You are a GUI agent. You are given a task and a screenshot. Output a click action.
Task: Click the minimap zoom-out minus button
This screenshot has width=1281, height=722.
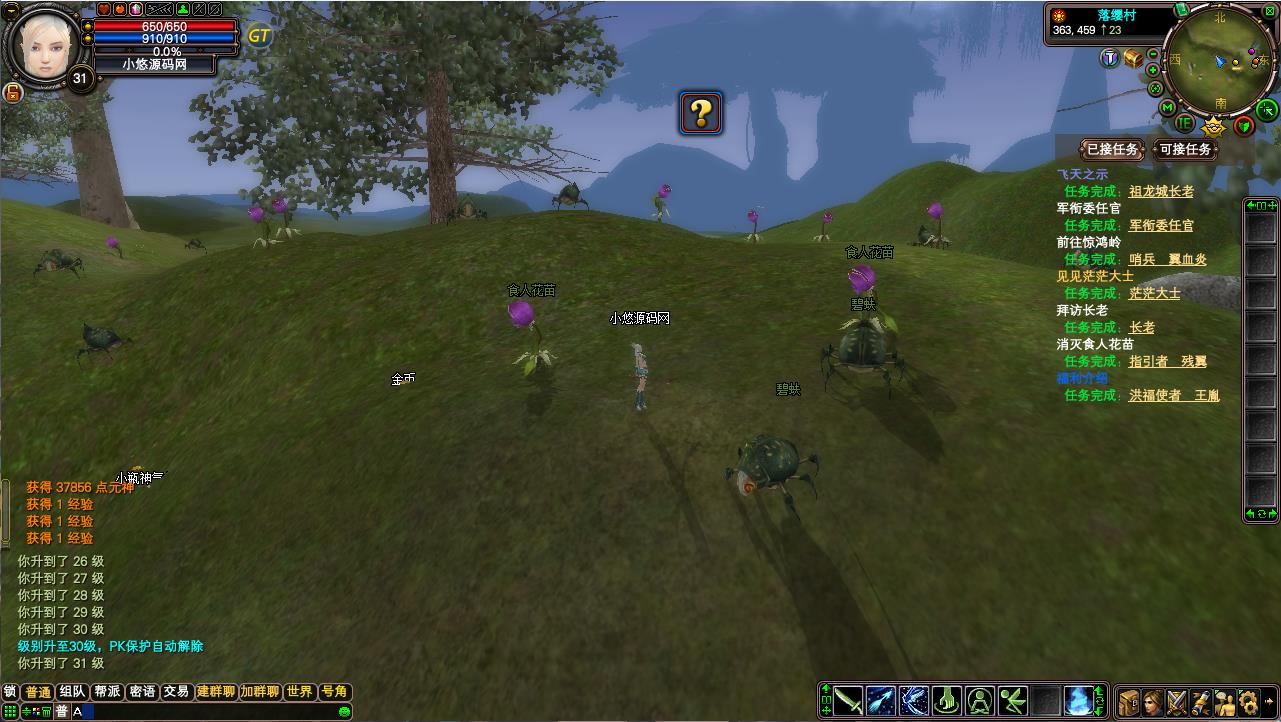click(x=1153, y=55)
